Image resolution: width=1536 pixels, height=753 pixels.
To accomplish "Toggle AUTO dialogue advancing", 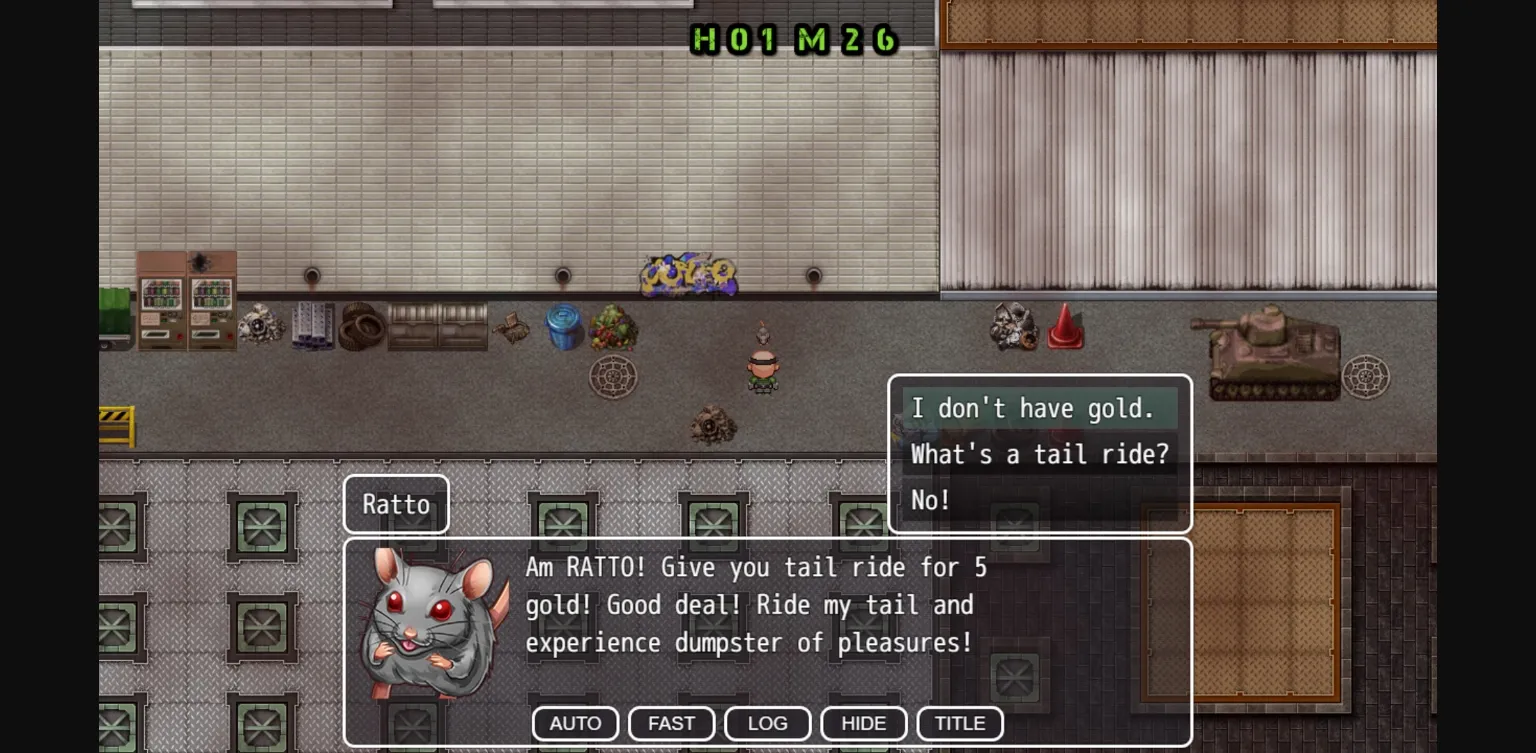I will click(x=575, y=723).
